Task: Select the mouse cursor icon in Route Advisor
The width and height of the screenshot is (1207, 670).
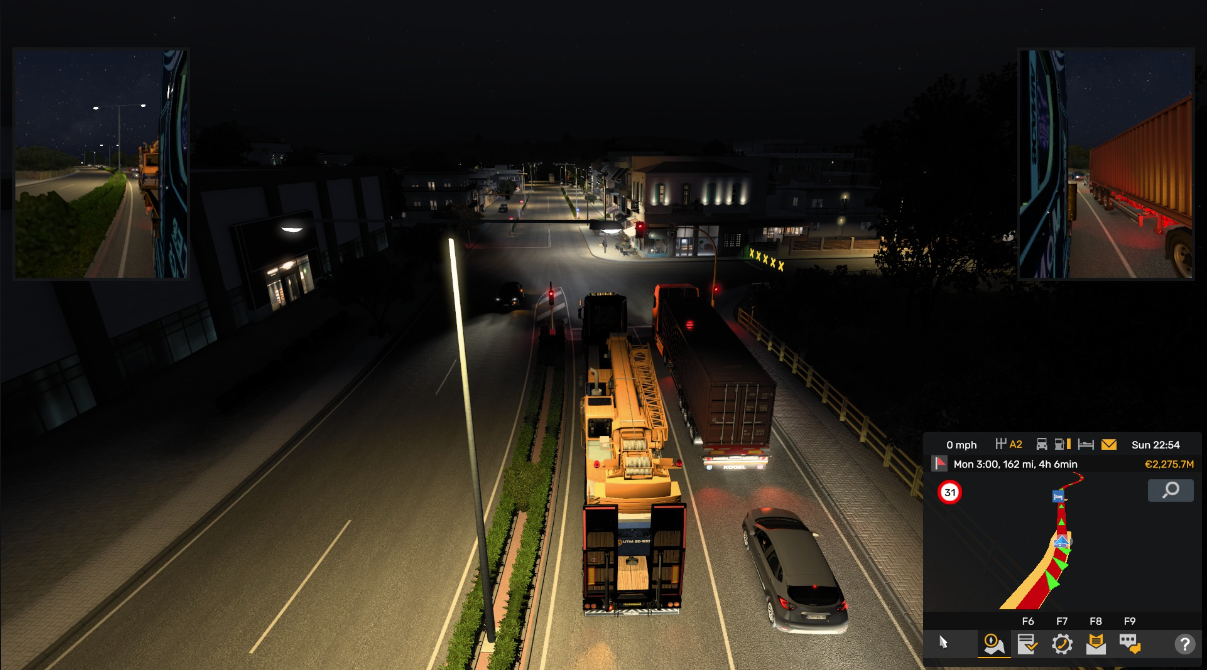Action: pyautogui.click(x=942, y=644)
